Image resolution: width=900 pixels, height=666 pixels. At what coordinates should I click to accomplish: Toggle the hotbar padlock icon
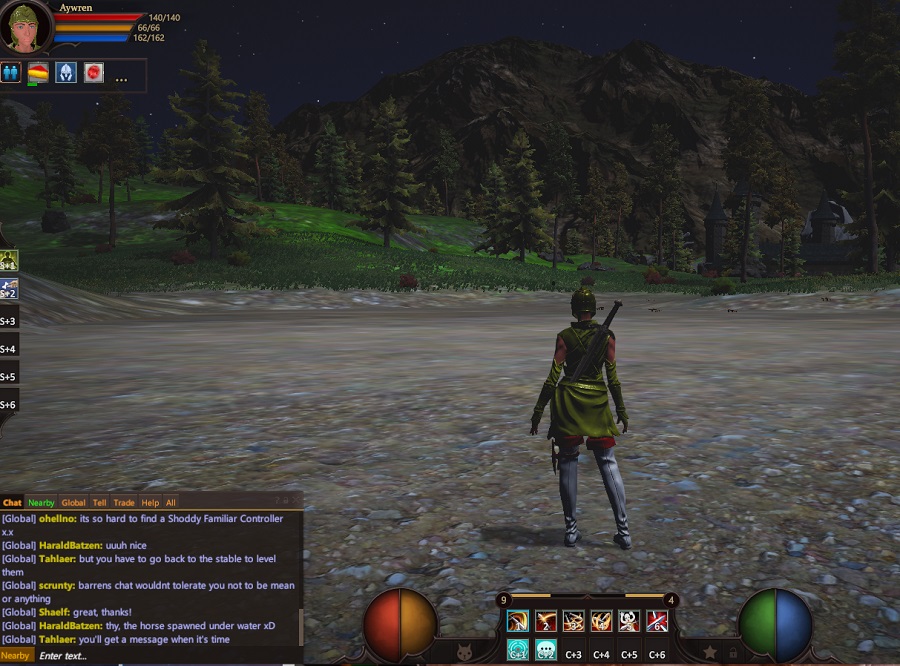click(733, 652)
